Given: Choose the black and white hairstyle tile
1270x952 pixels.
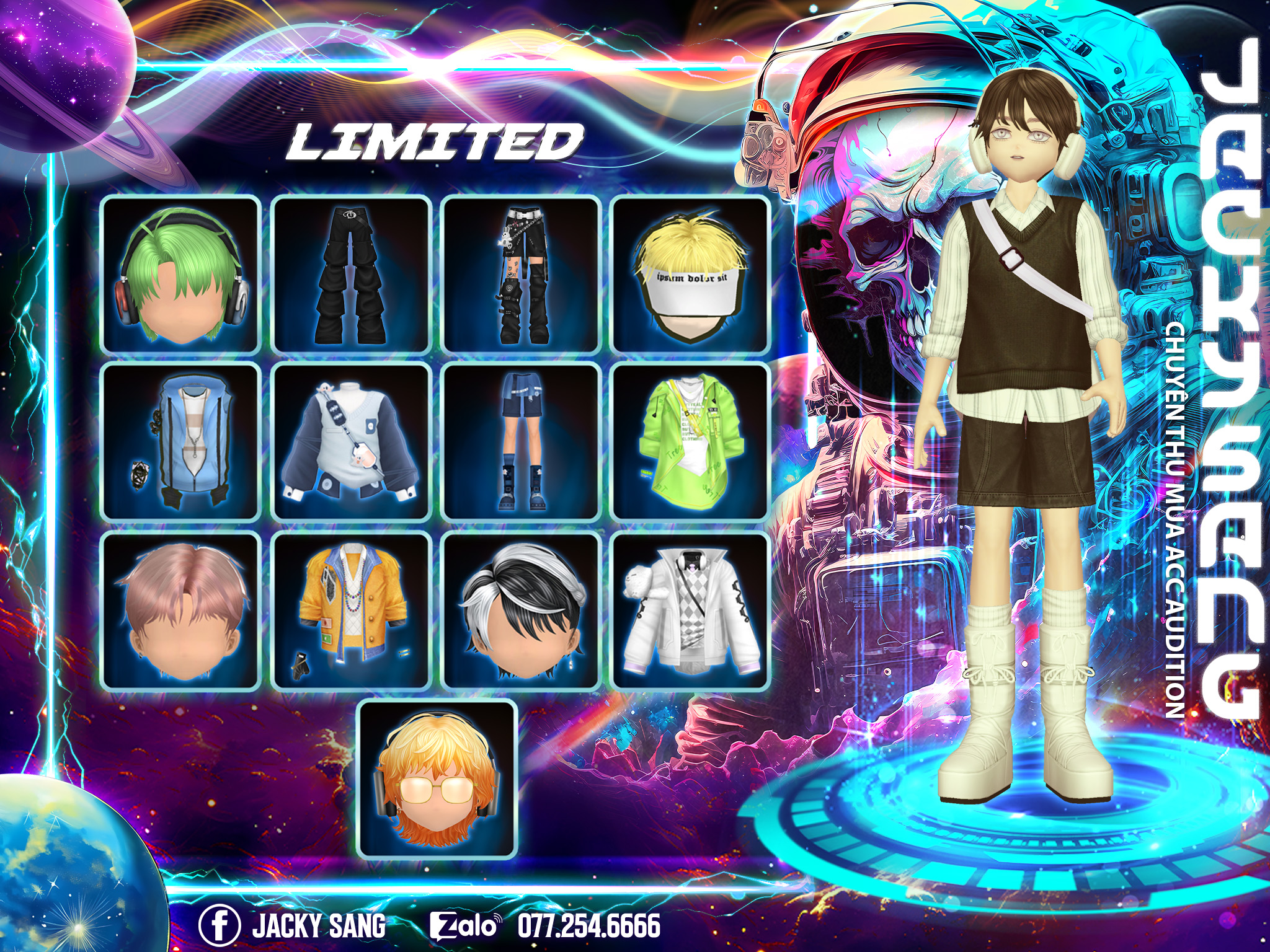Looking at the screenshot, I should (521, 610).
